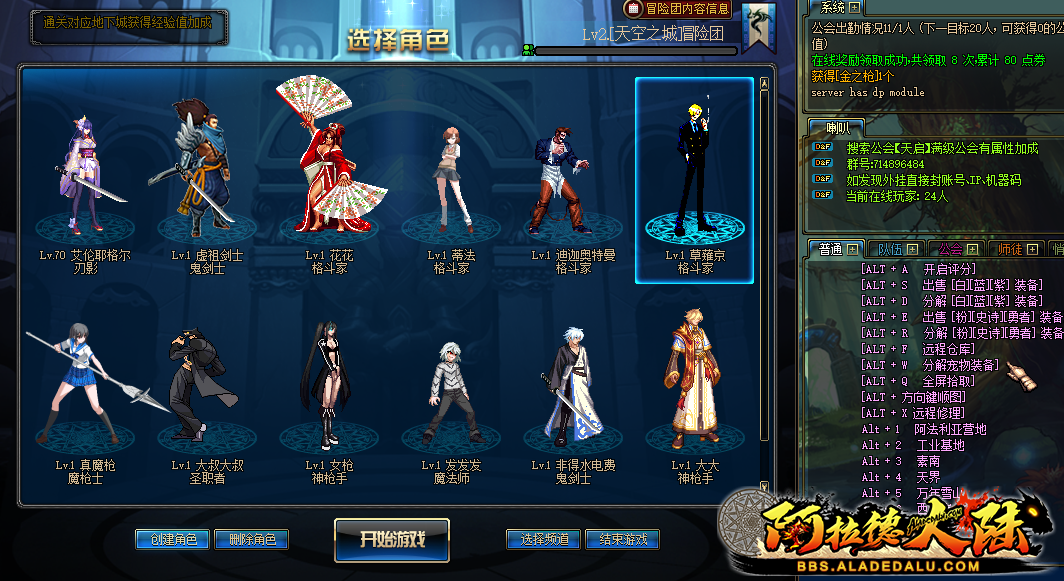Switch to the 队伍 chat tab
Screen dimensions: 1064x581
coord(890,249)
